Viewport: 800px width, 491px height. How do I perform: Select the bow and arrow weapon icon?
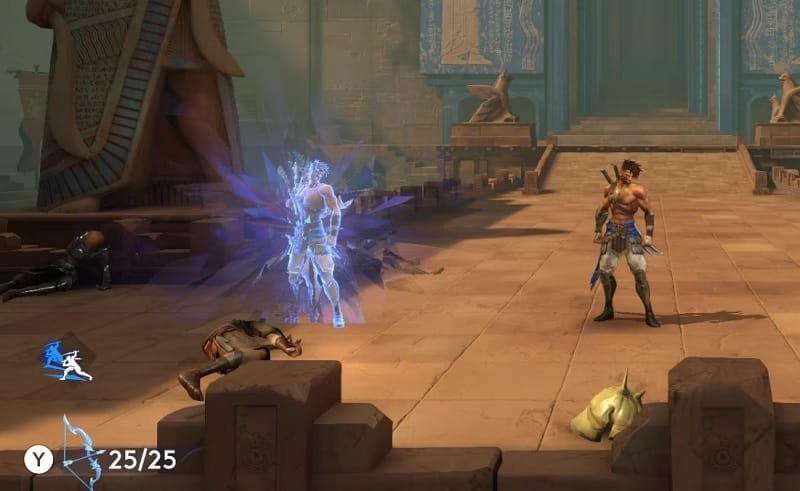[x=82, y=450]
